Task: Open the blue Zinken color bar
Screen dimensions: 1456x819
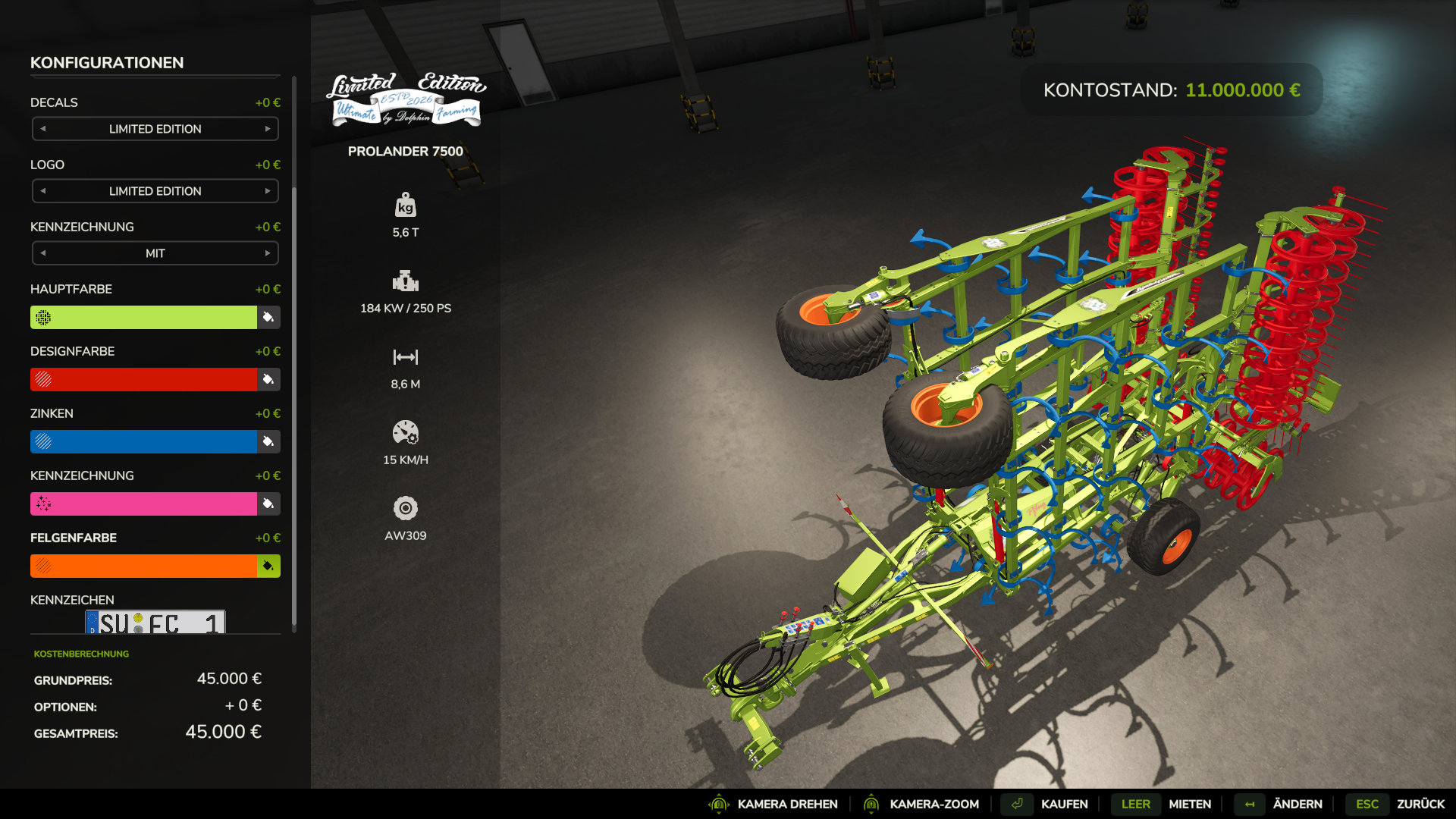Action: [x=144, y=441]
